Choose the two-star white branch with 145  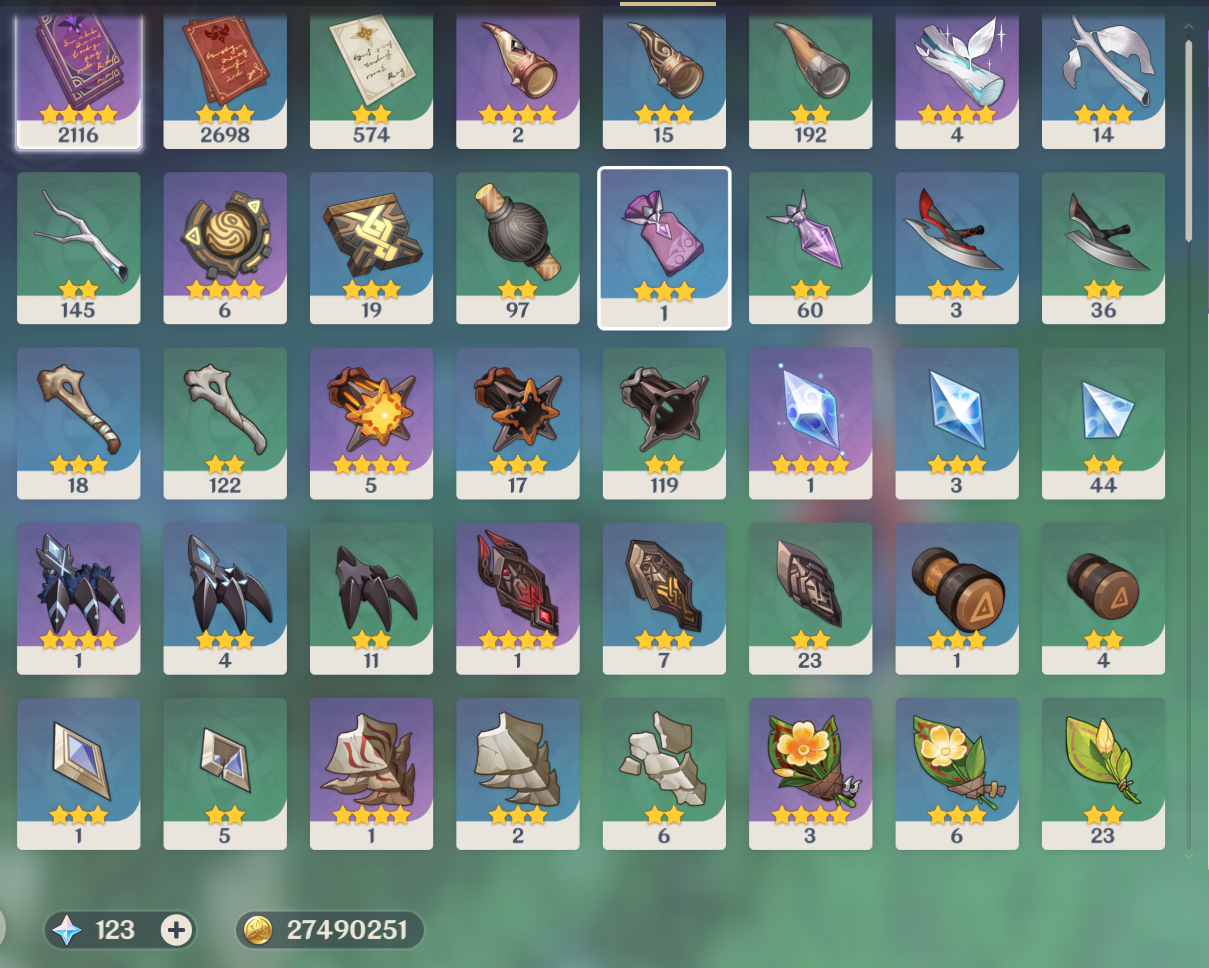[78, 245]
